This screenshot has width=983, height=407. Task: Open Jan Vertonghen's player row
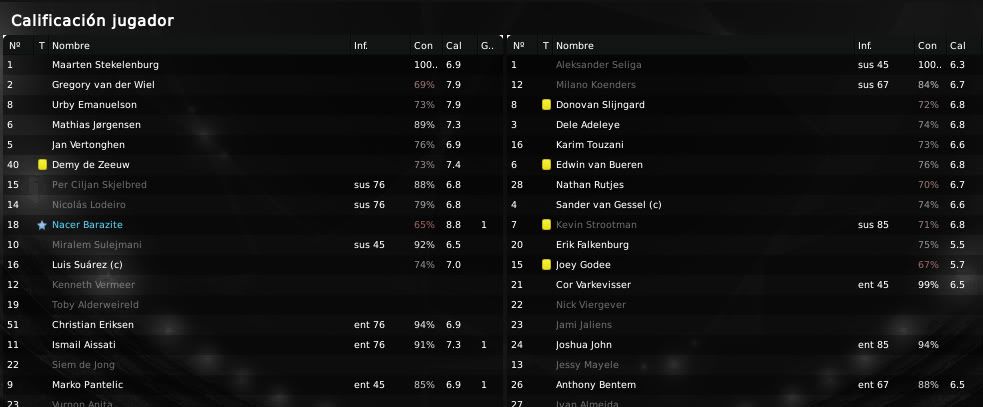pos(90,145)
